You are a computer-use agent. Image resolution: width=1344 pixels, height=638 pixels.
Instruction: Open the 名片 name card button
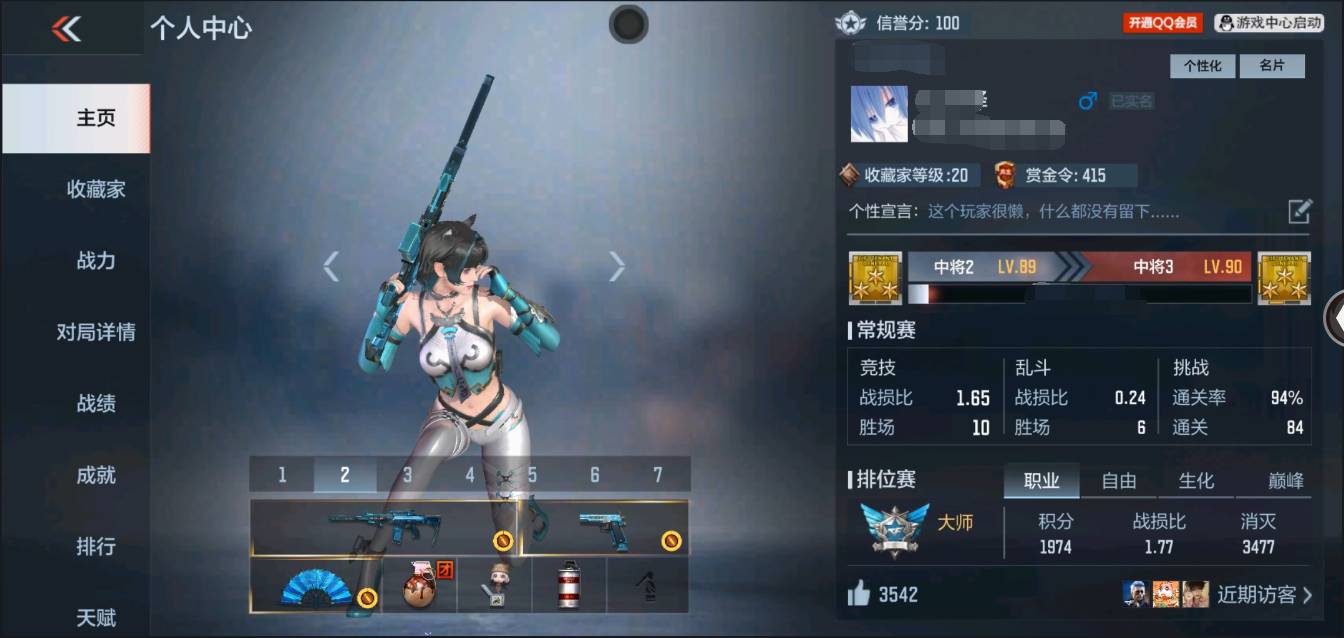point(1272,66)
